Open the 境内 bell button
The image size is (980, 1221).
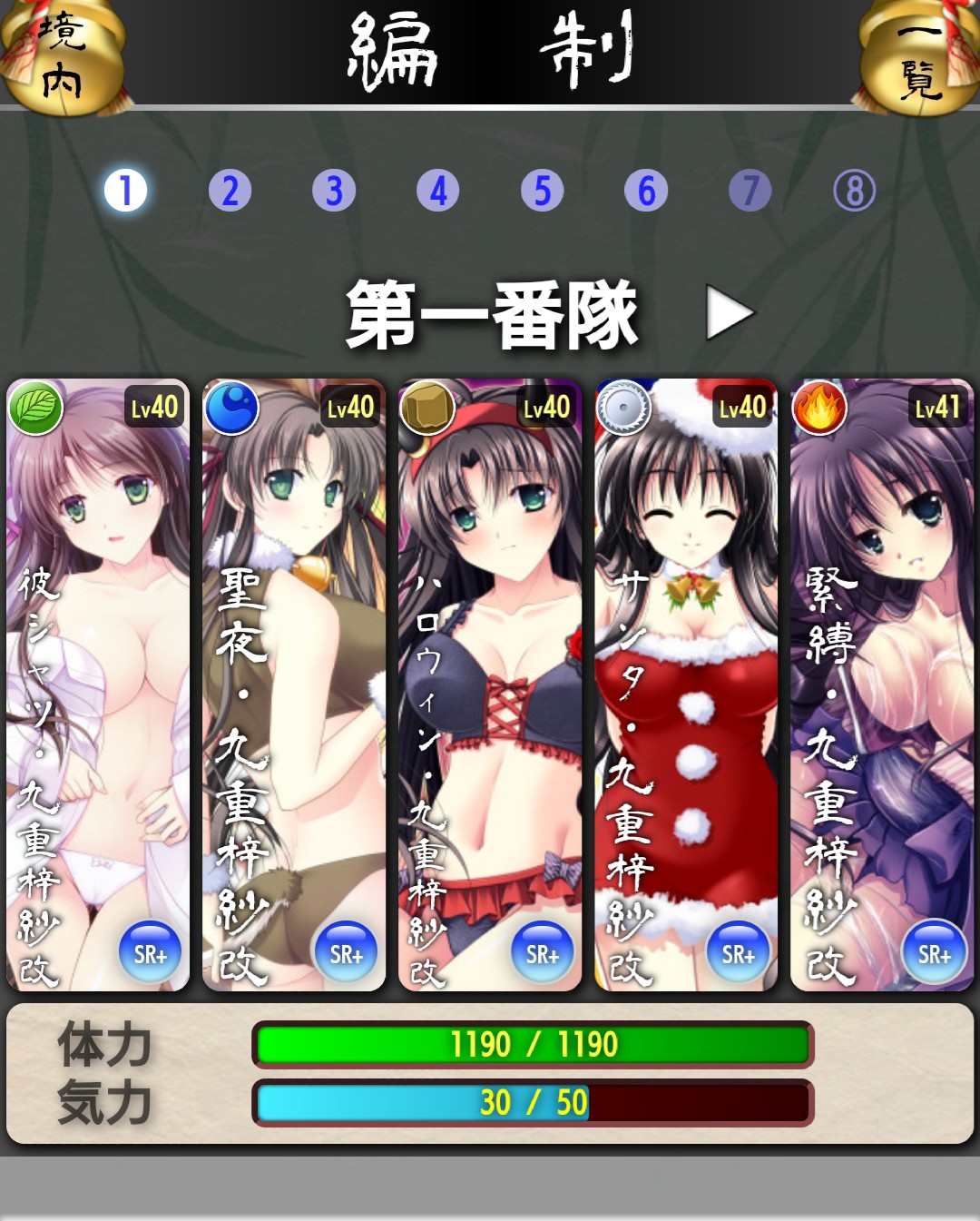click(62, 56)
